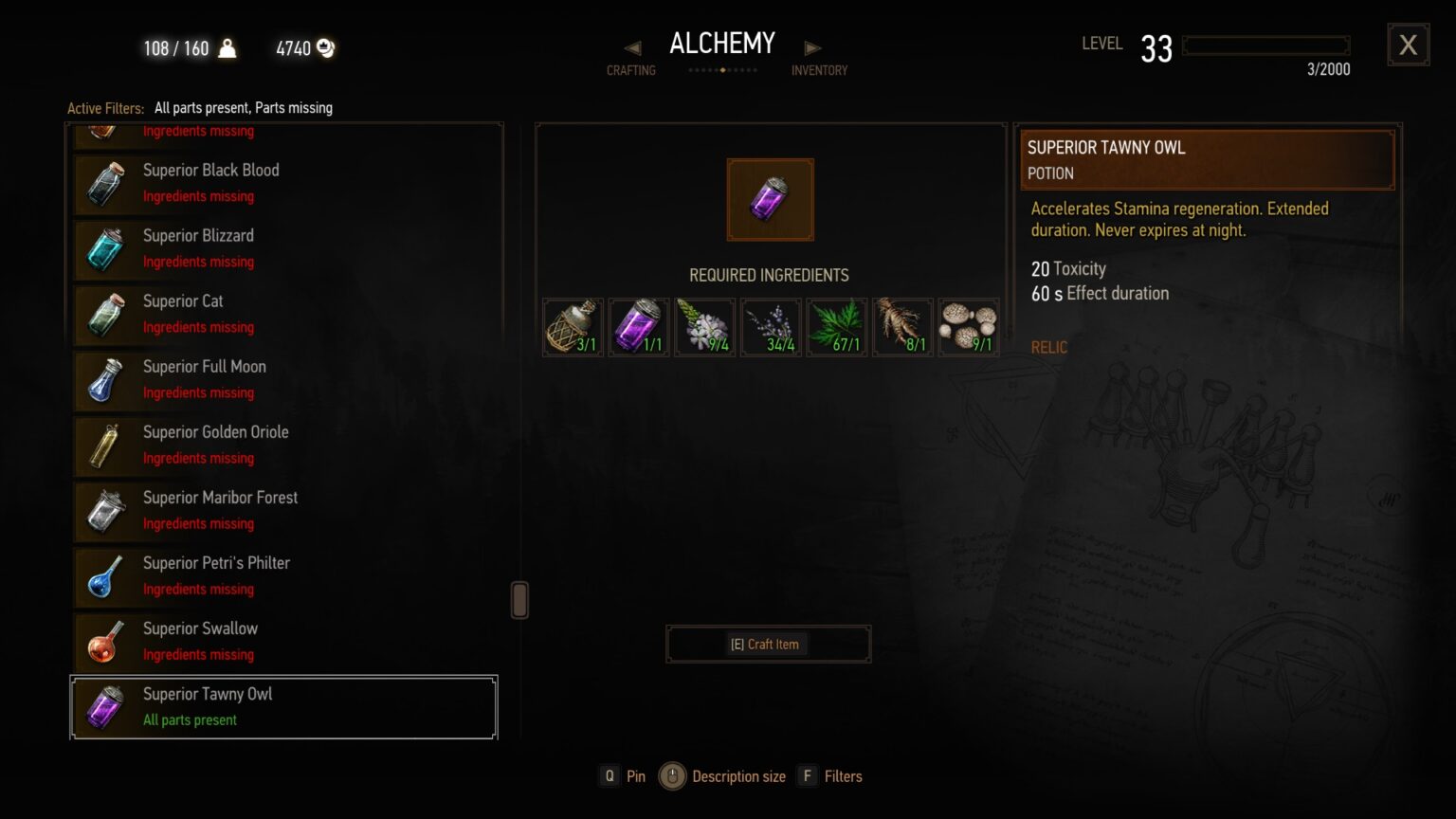The height and width of the screenshot is (819, 1456).
Task: Click the left navigation arrow near Crafting
Action: 631,45
